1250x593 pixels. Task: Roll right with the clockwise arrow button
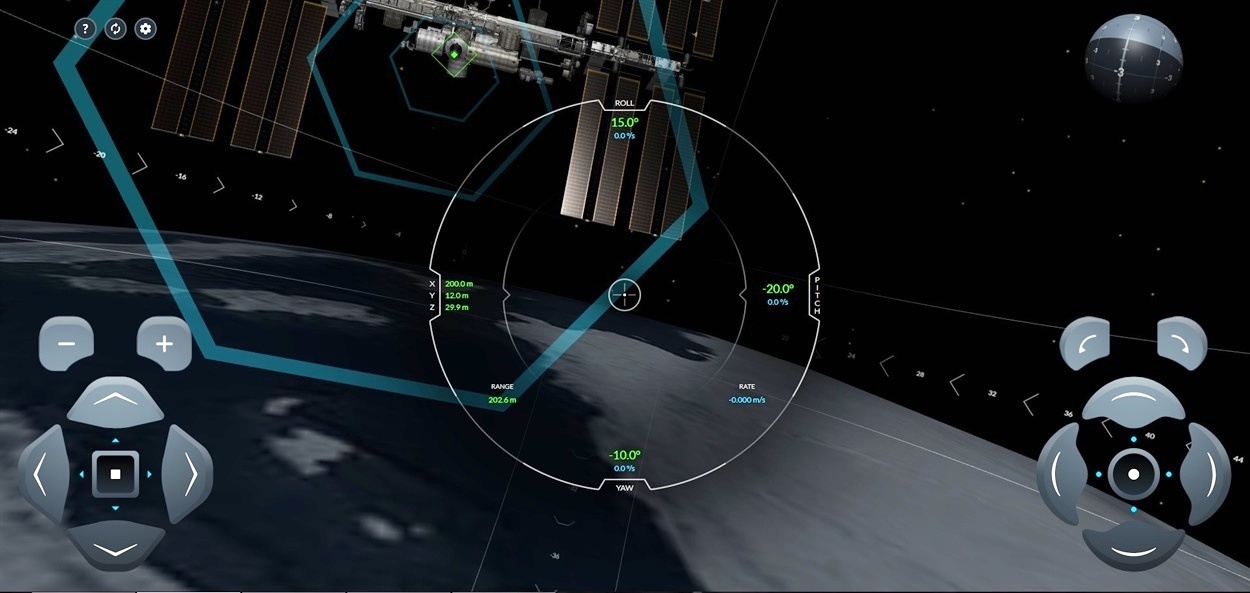pyautogui.click(x=1182, y=345)
